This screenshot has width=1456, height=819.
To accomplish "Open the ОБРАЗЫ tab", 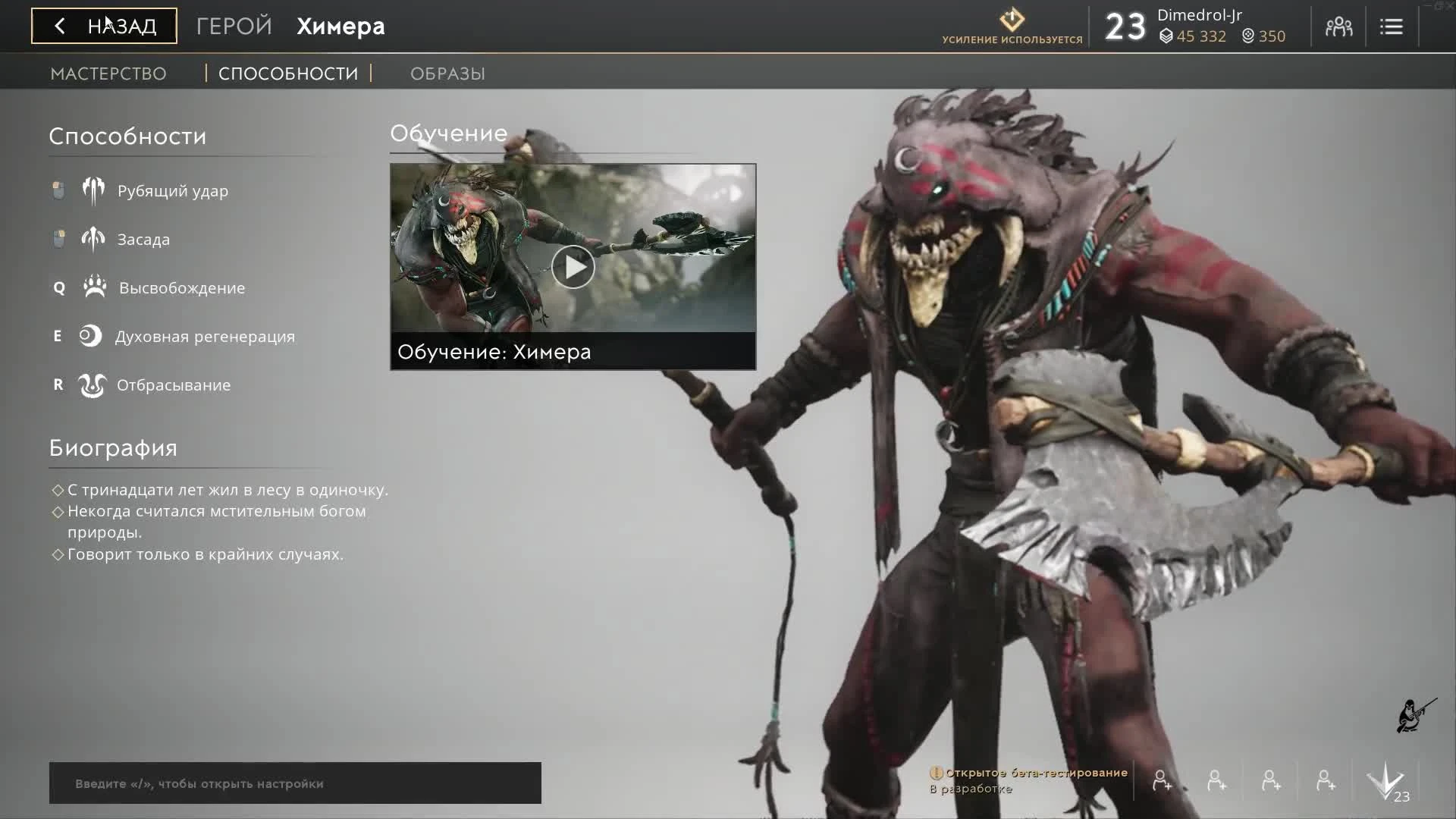I will click(x=447, y=73).
